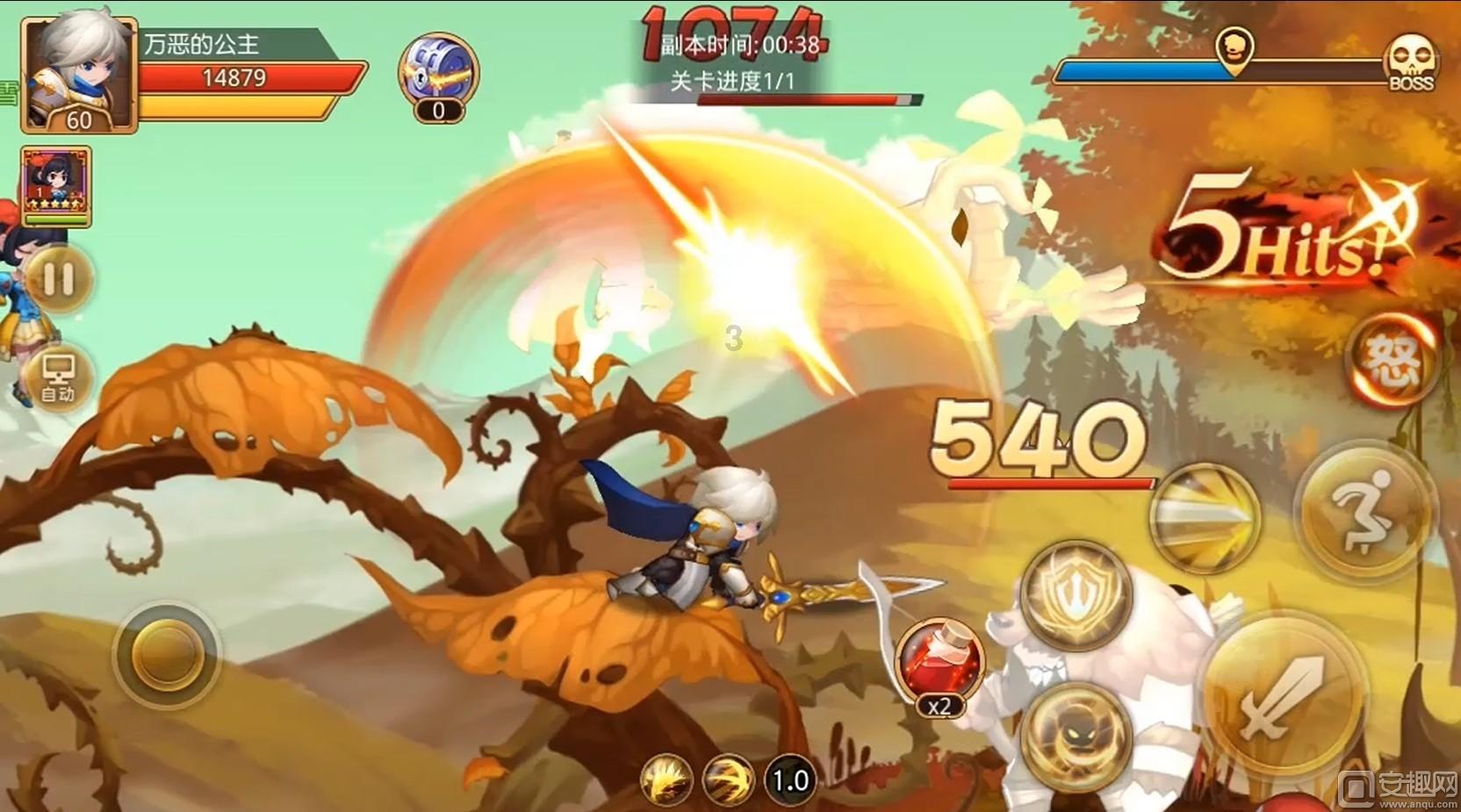The image size is (1461, 812).
Task: Toggle the 1.0 game speed button
Action: tap(789, 780)
